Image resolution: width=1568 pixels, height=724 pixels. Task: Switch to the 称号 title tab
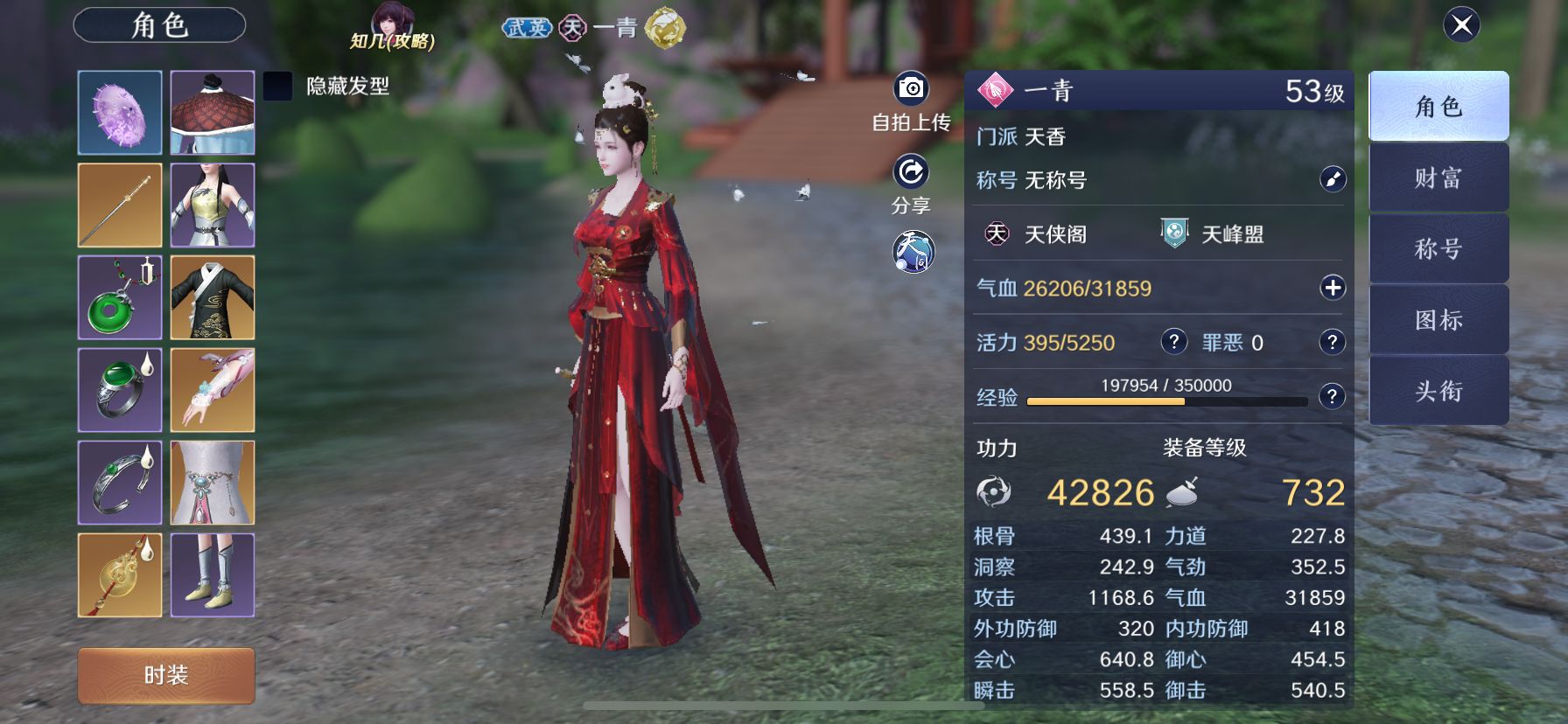pos(1438,248)
